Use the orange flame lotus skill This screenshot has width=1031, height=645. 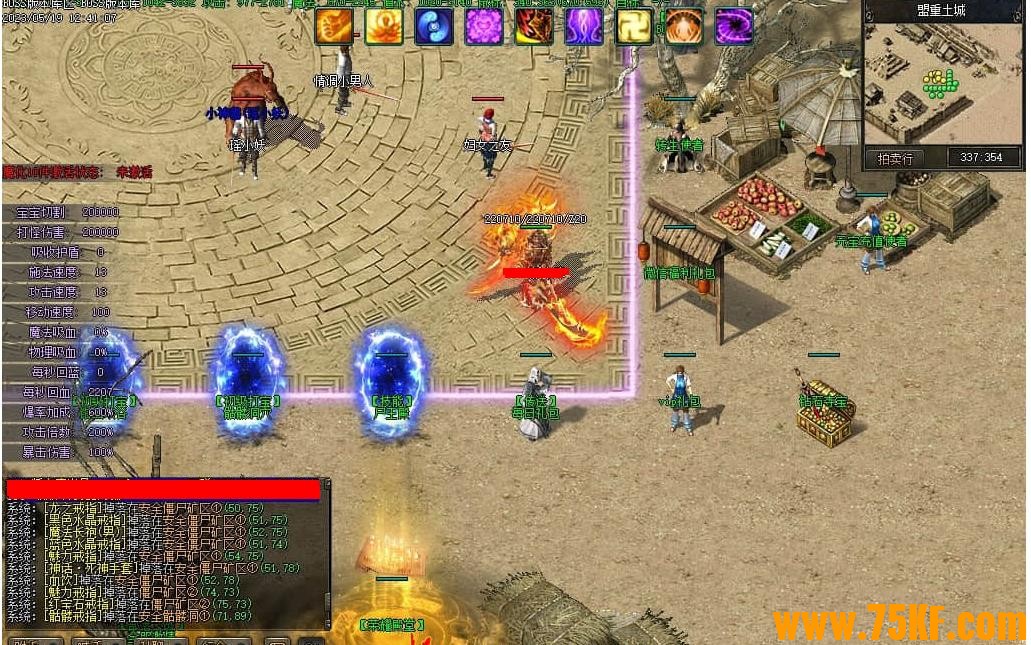(384, 27)
